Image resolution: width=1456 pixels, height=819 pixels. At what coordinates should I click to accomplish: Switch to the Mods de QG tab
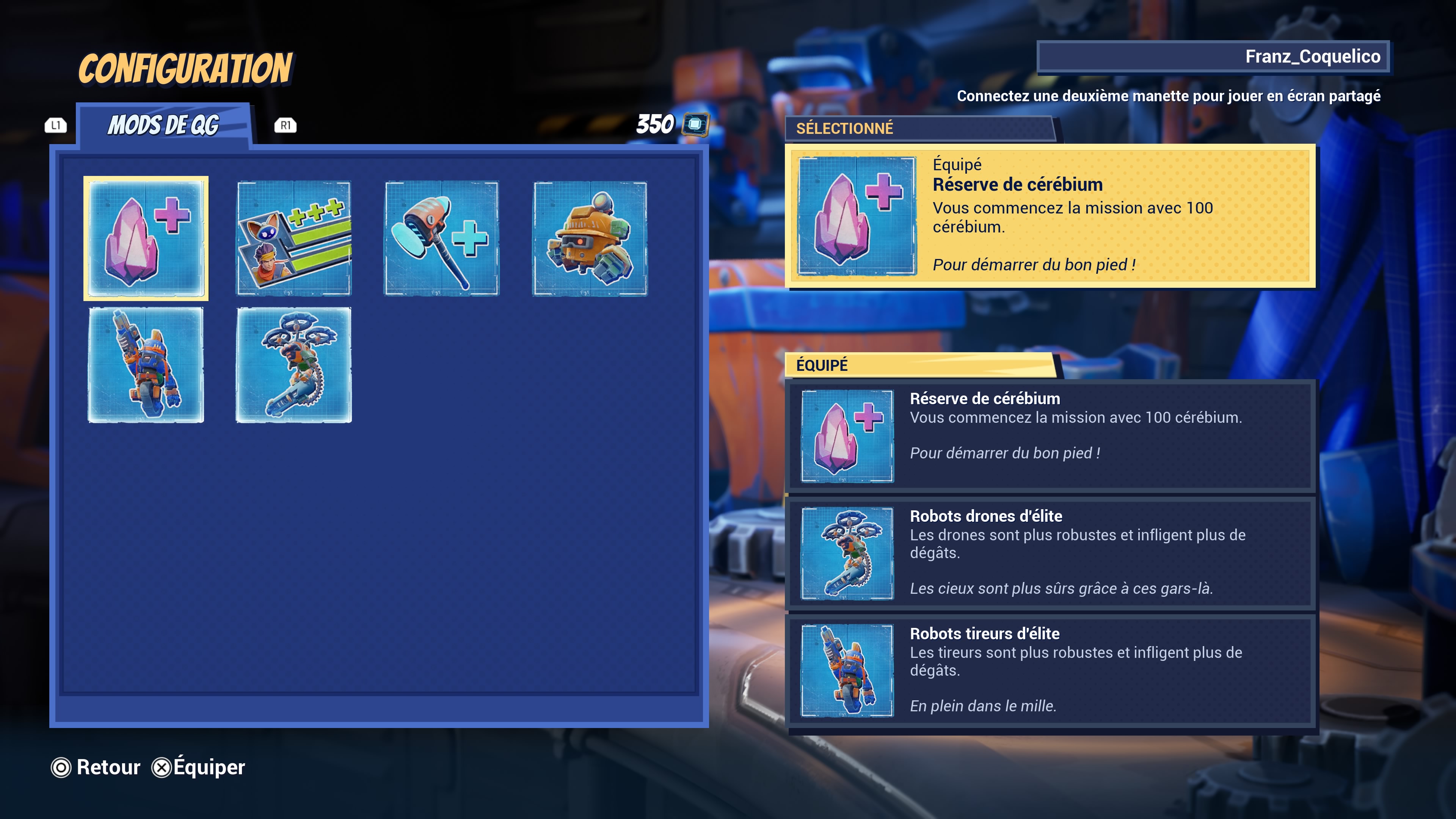164,125
